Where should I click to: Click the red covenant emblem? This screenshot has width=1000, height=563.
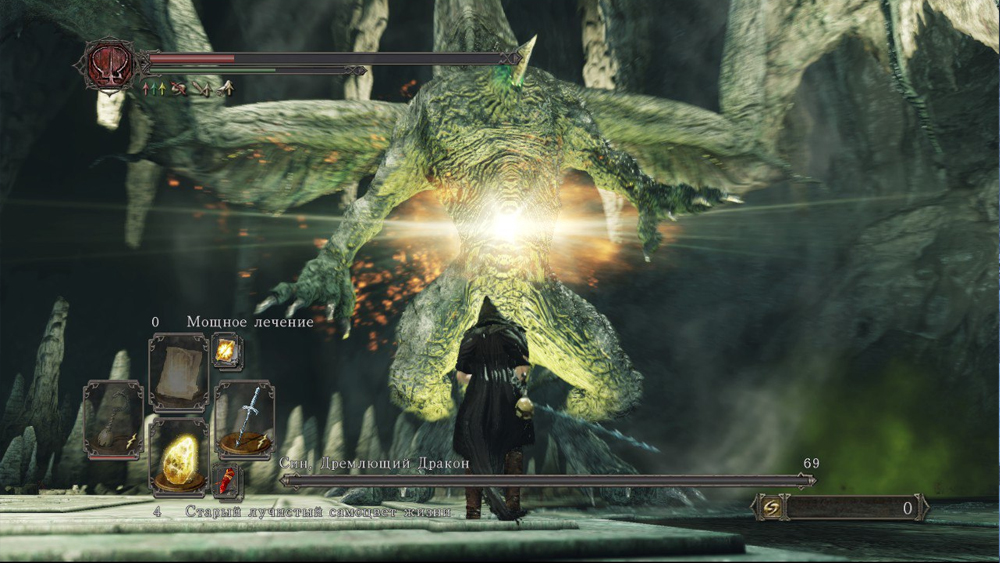coord(107,65)
